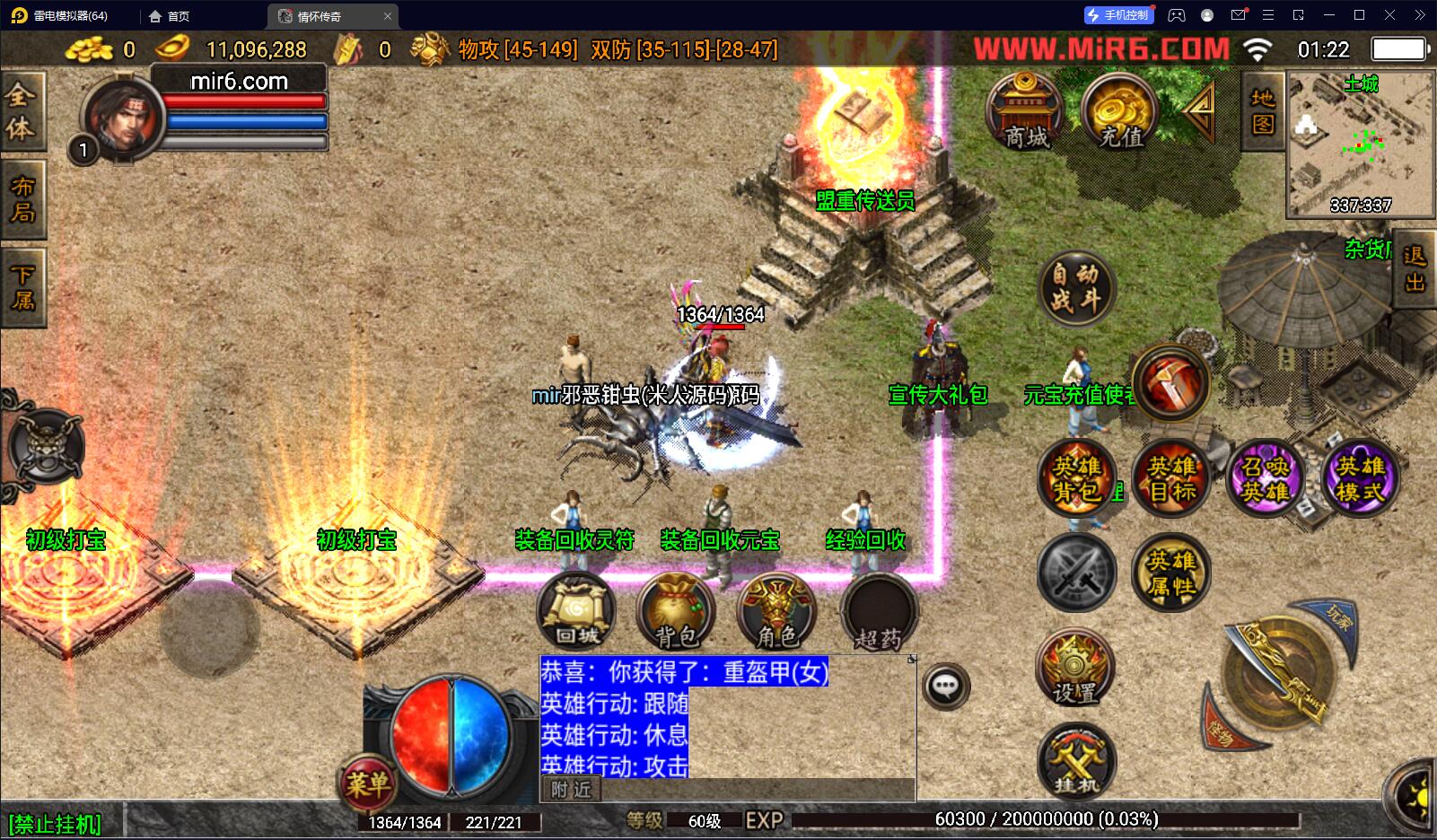Toggle the 挂机 idle button
This screenshot has height=840, width=1437.
1075,762
